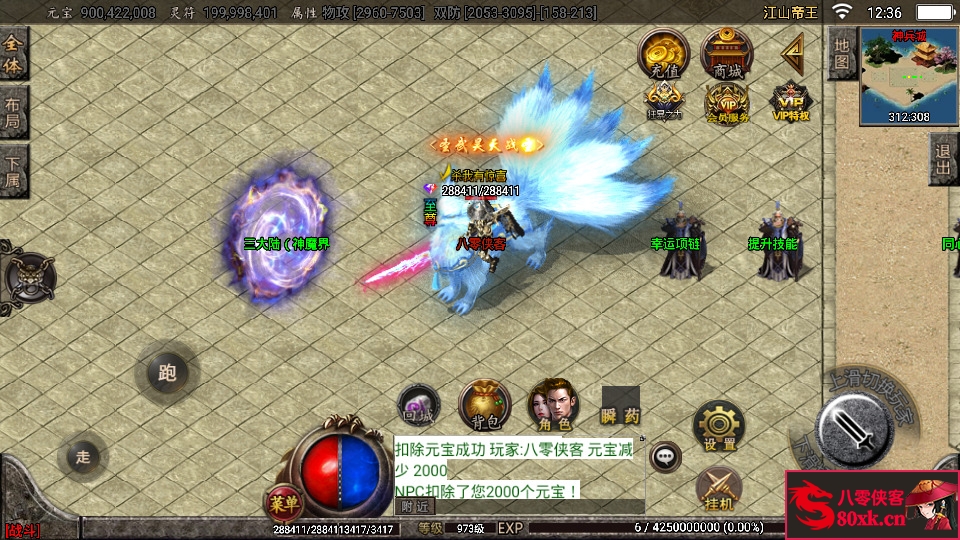Open the 狂暴之力 icon
The image size is (960, 540).
click(x=664, y=101)
